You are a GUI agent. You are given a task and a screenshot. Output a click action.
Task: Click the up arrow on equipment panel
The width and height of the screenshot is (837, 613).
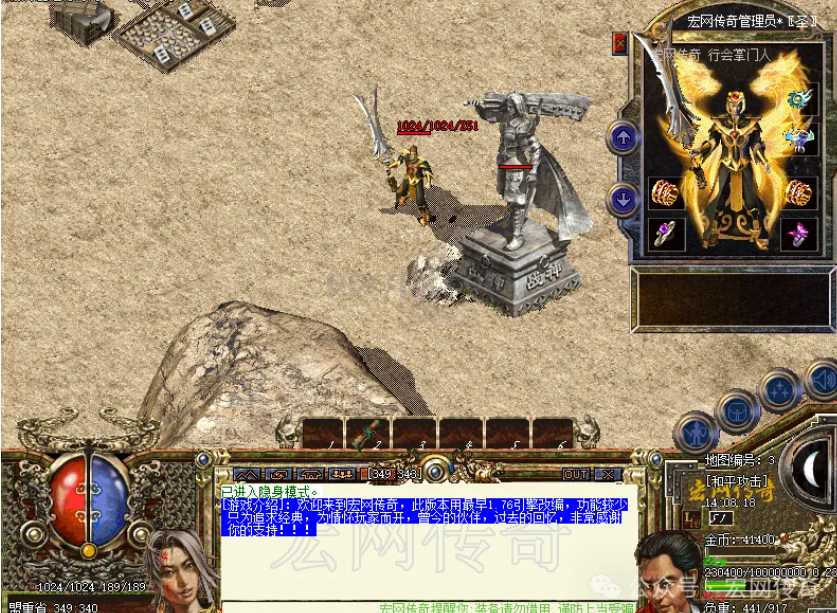[623, 138]
